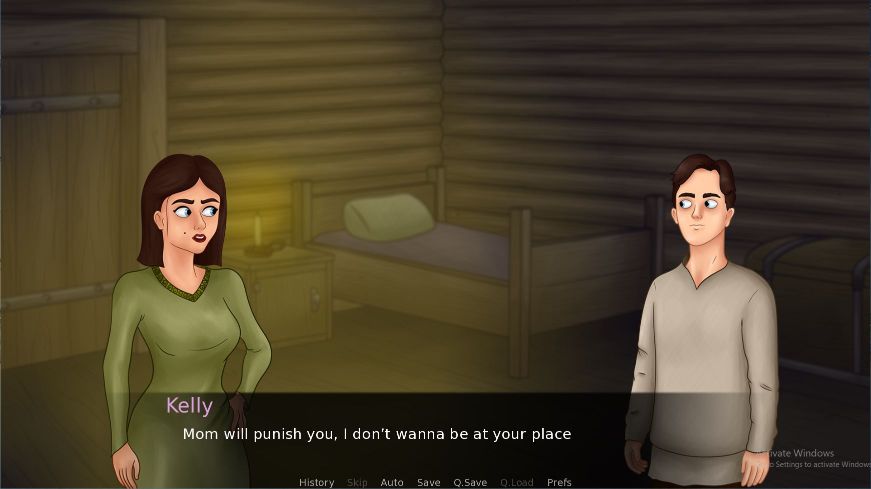The image size is (871, 489).
Task: Open the Save menu
Action: pyautogui.click(x=428, y=482)
